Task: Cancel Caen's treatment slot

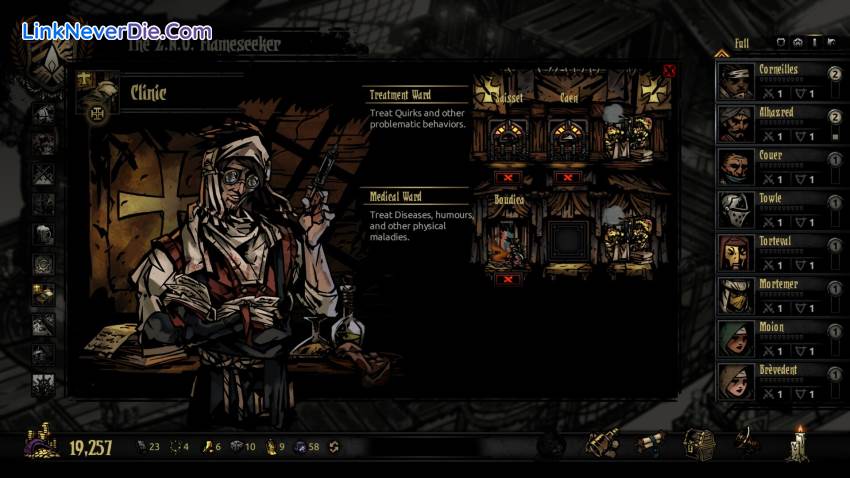Action: coord(568,177)
